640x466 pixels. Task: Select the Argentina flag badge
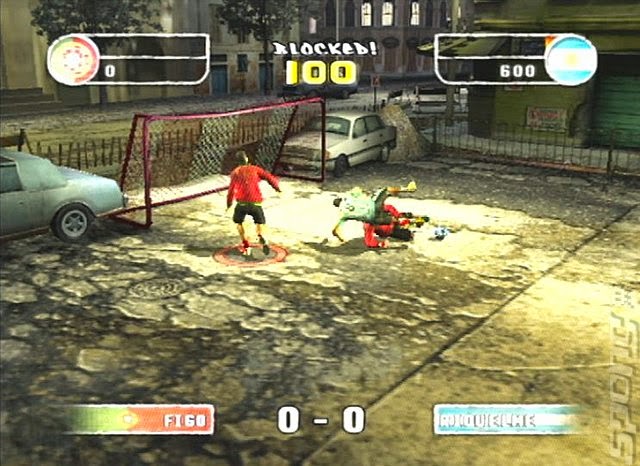tap(570, 59)
